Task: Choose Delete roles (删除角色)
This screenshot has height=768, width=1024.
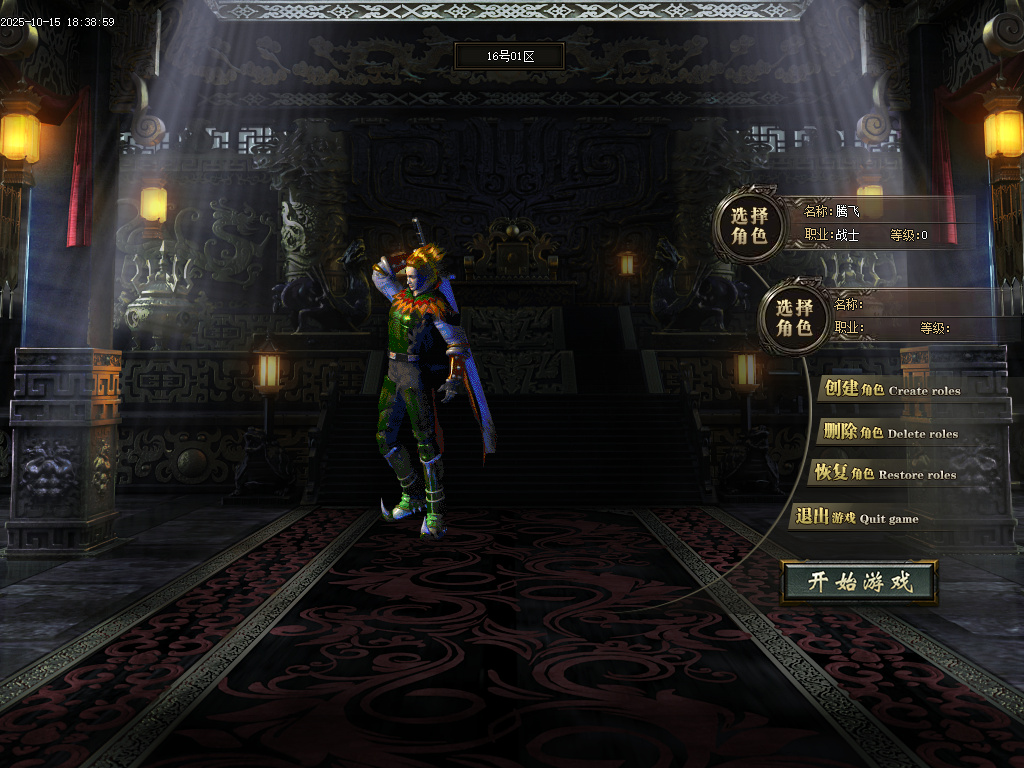Action: click(888, 432)
